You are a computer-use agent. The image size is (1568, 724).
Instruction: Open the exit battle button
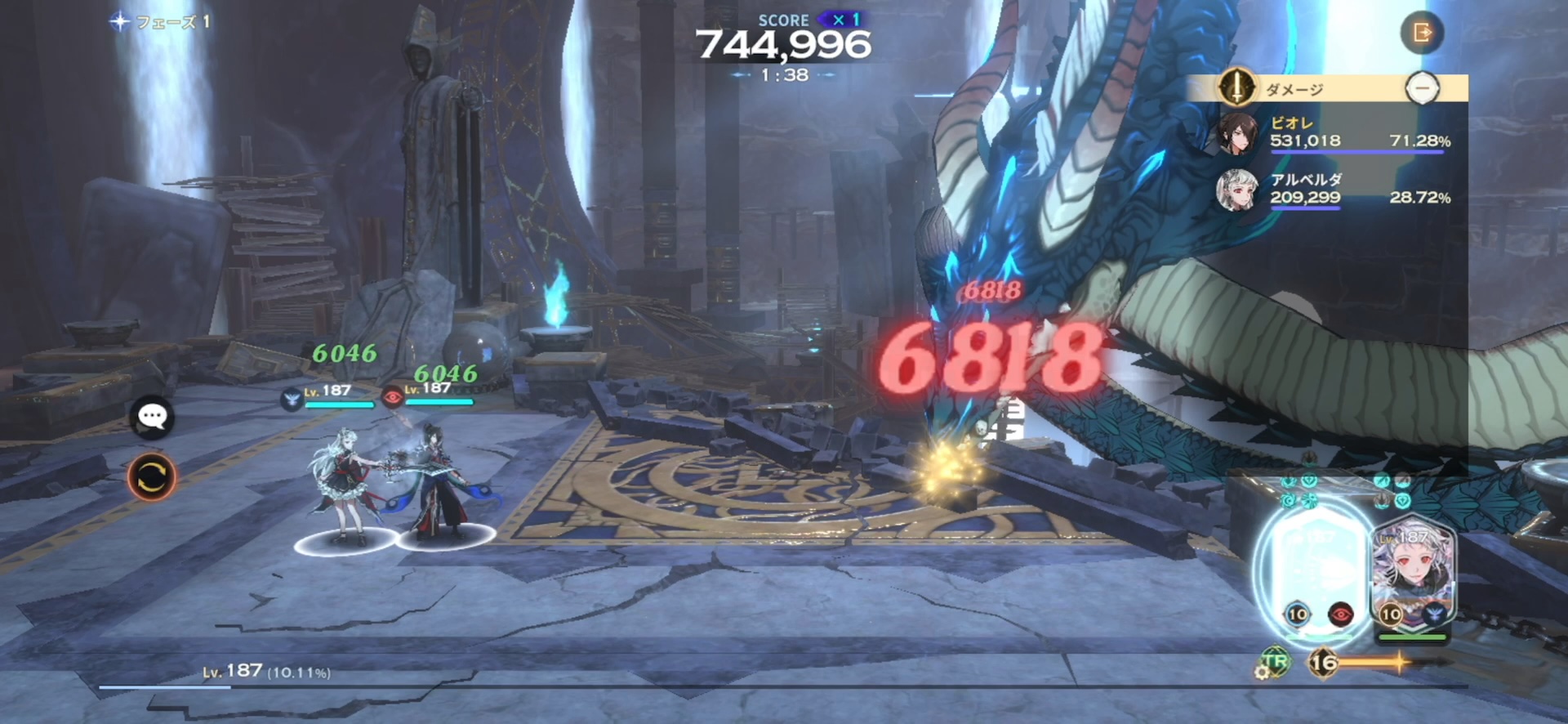point(1422,33)
